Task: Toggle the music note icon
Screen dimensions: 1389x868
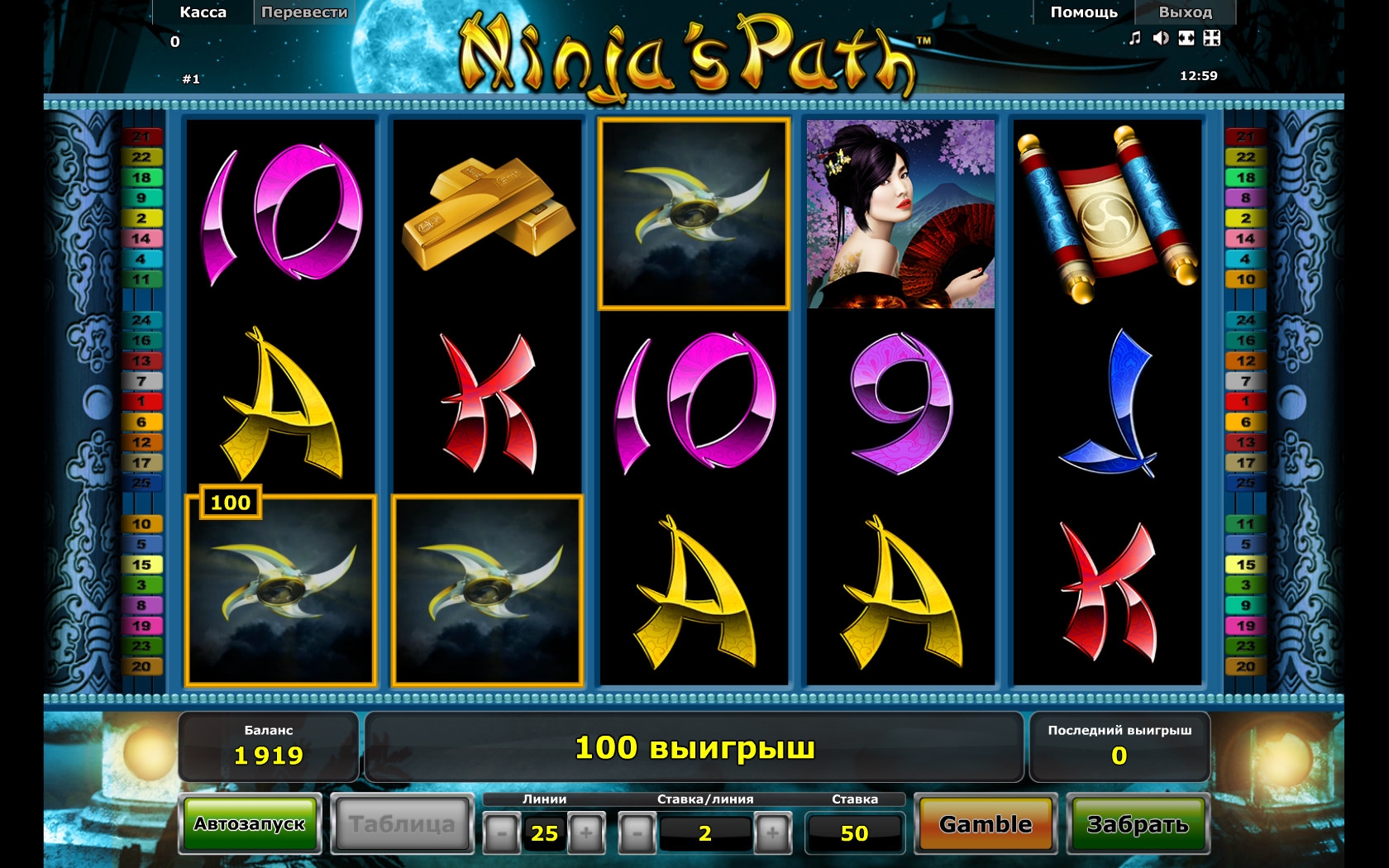Action: [x=1135, y=38]
